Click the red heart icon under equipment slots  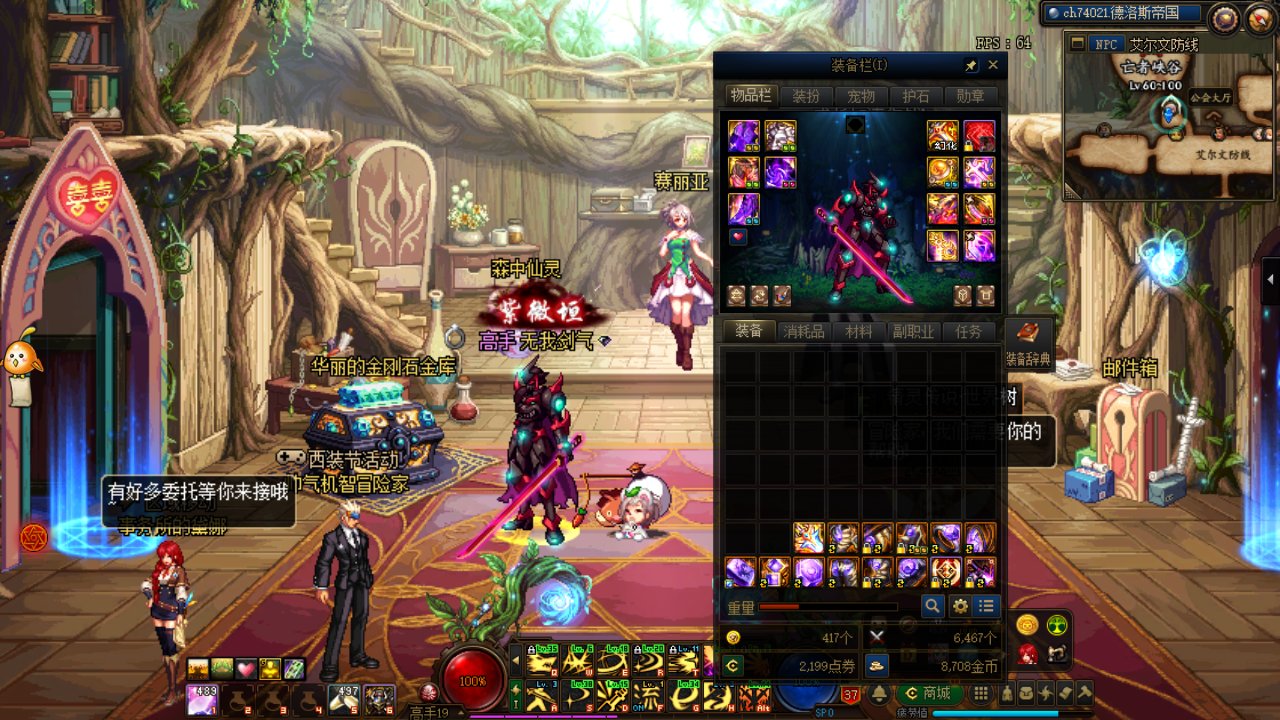click(738, 237)
